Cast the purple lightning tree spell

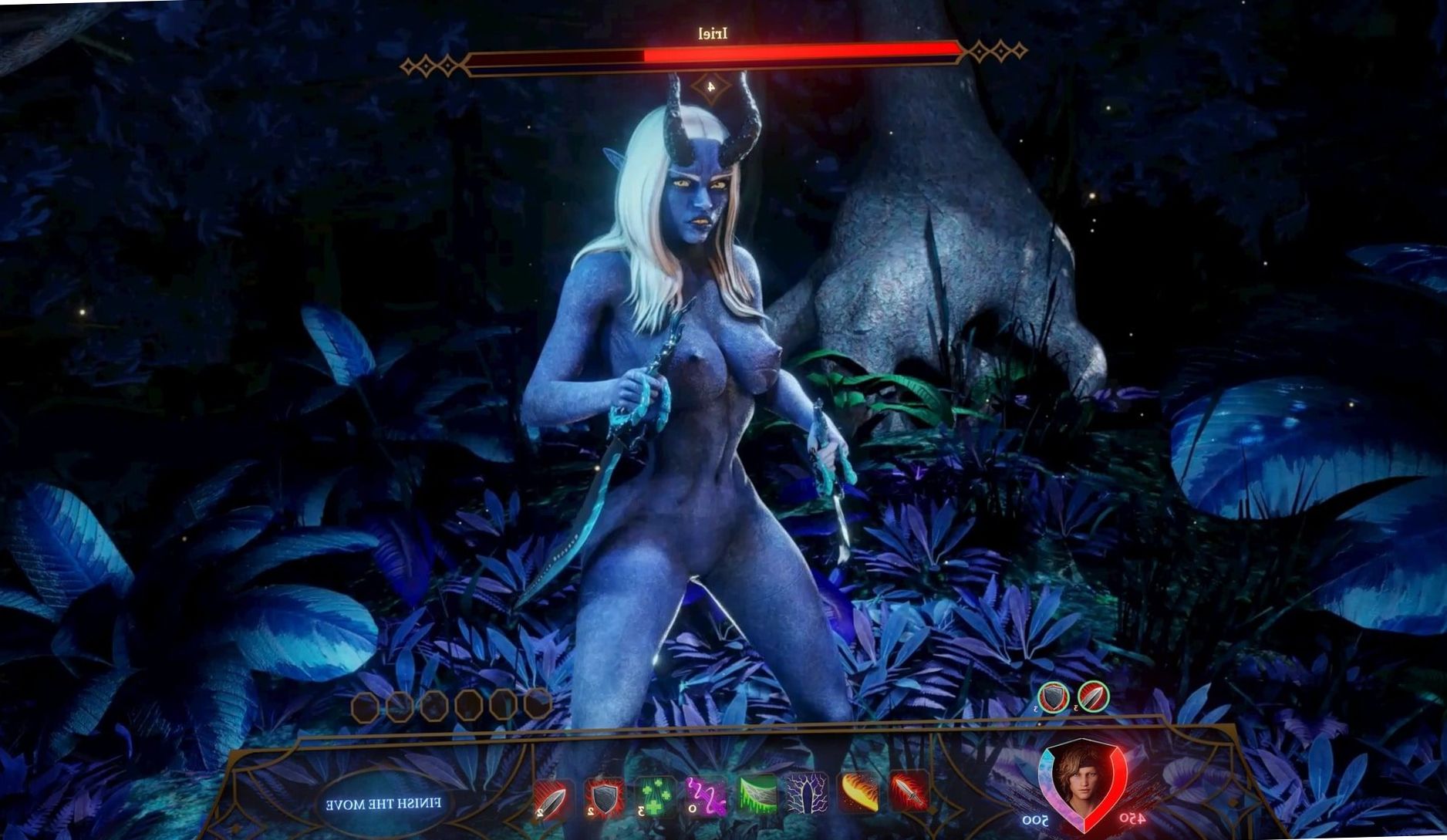click(x=807, y=794)
